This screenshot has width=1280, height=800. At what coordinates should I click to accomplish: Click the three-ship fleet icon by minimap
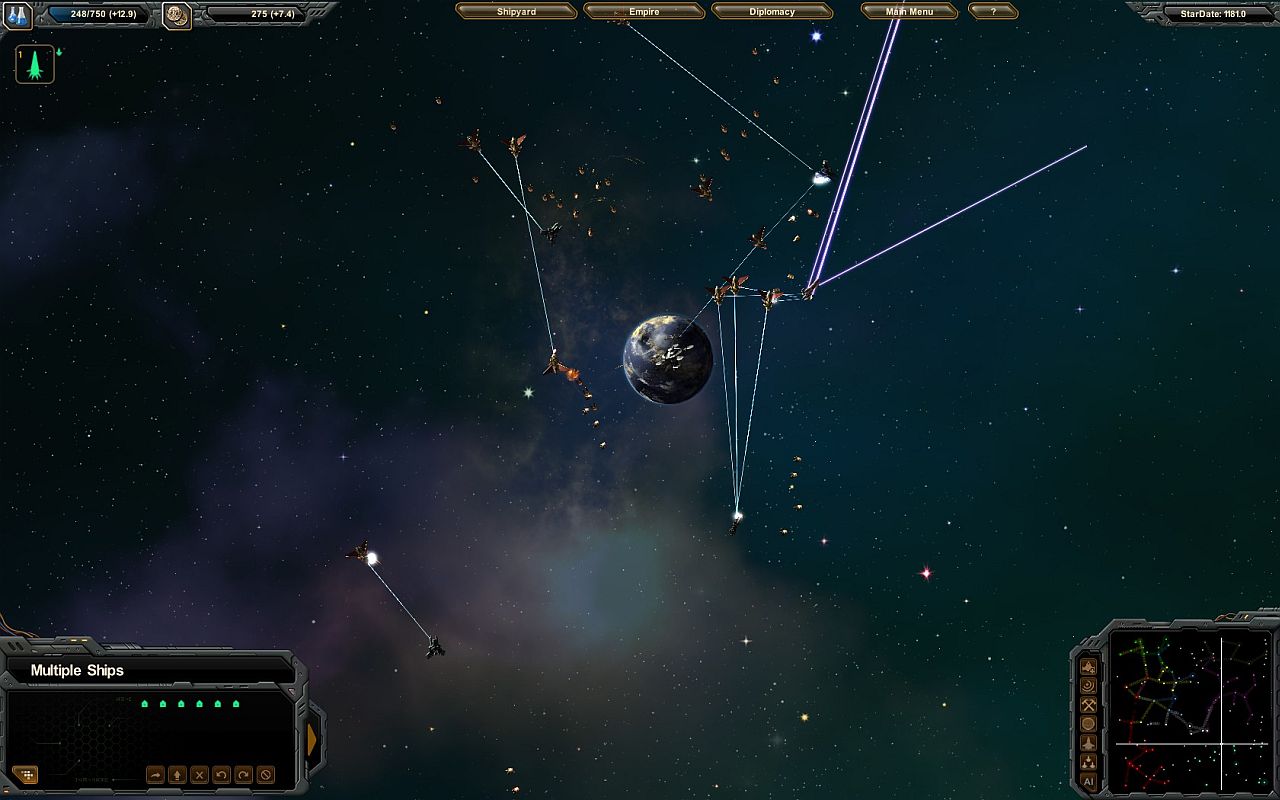click(1088, 762)
